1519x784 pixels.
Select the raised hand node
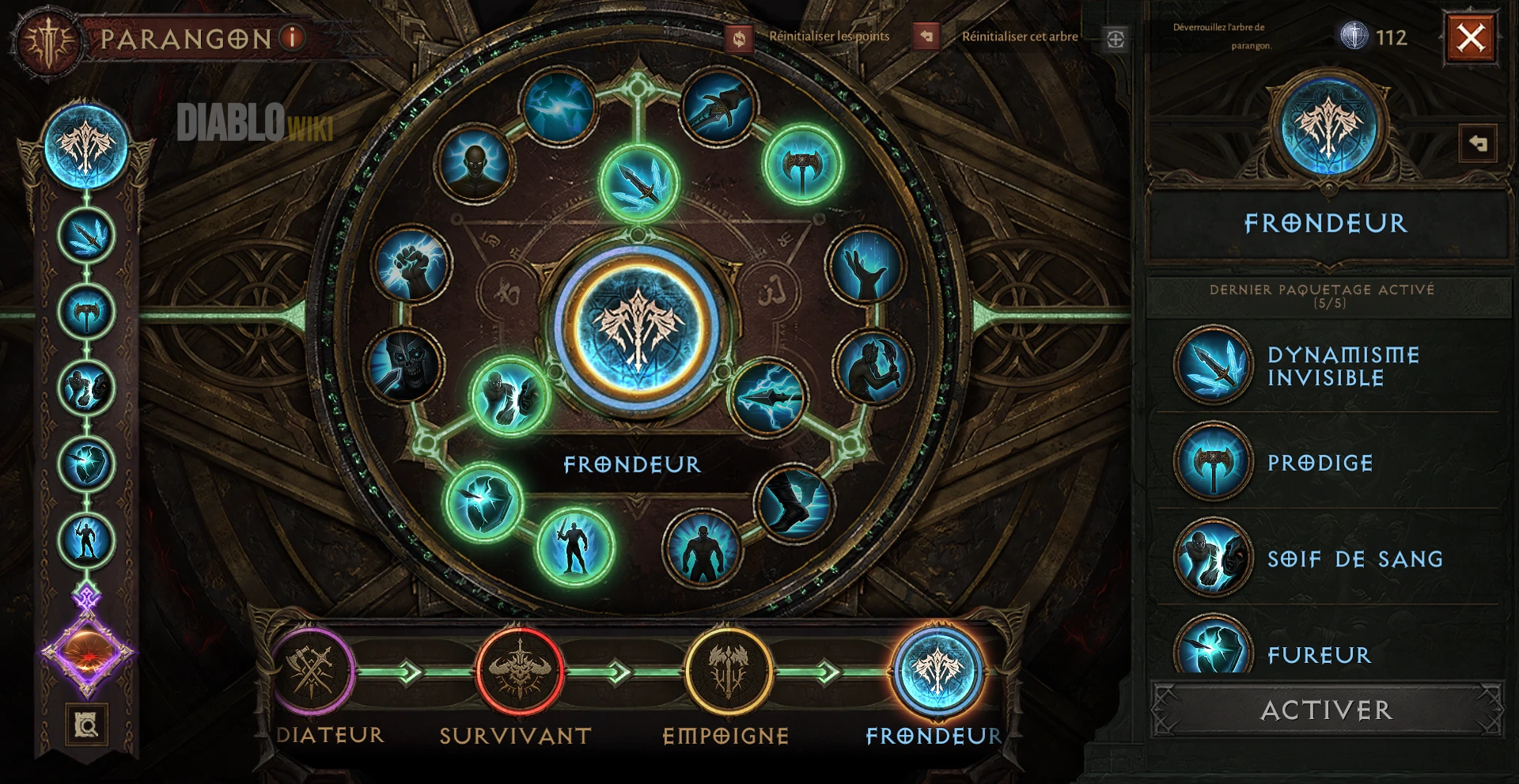(x=865, y=267)
